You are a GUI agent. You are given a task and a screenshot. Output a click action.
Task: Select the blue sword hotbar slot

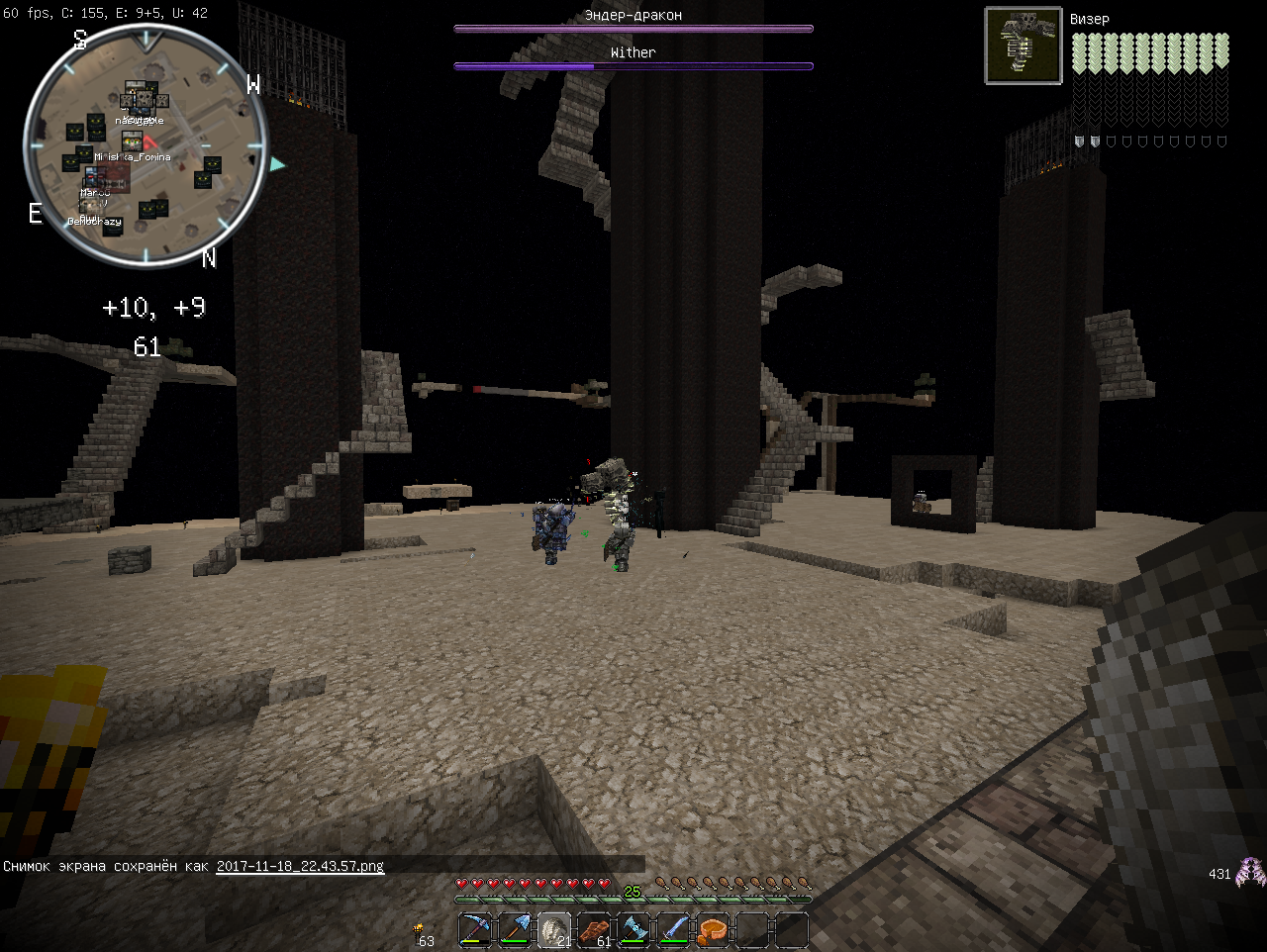coord(673,930)
